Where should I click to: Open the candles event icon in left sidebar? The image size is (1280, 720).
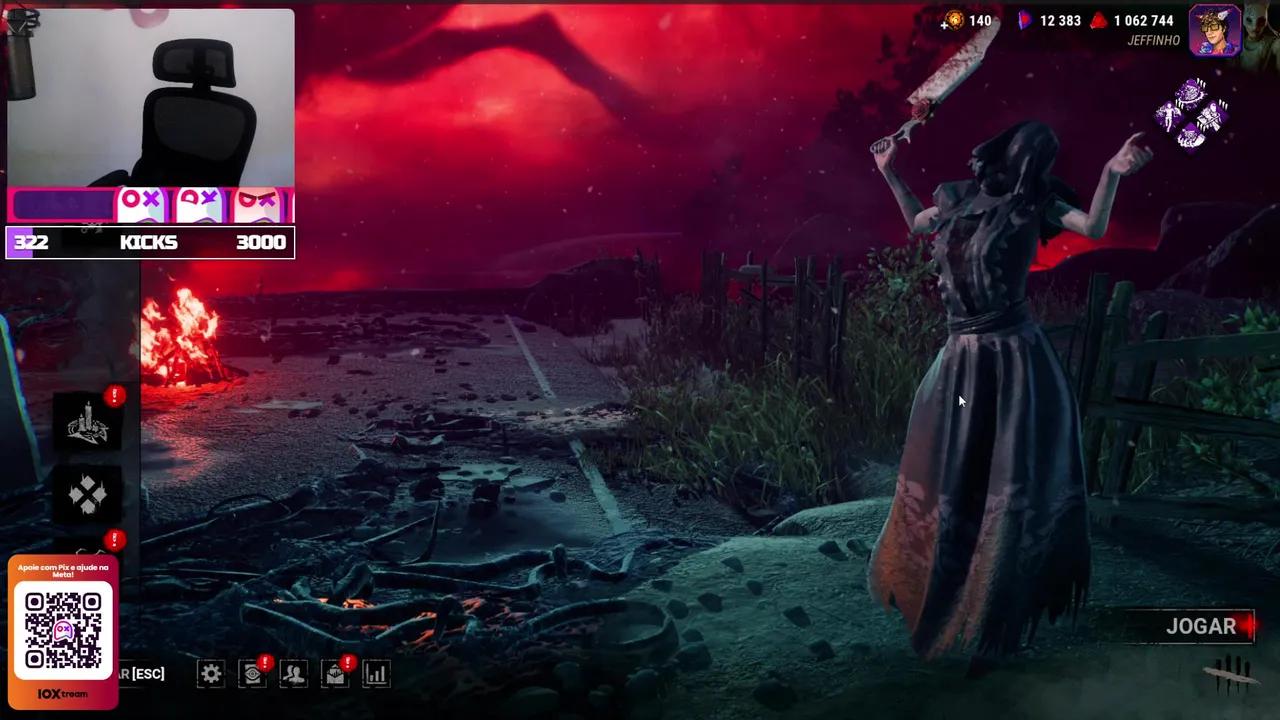(x=88, y=424)
